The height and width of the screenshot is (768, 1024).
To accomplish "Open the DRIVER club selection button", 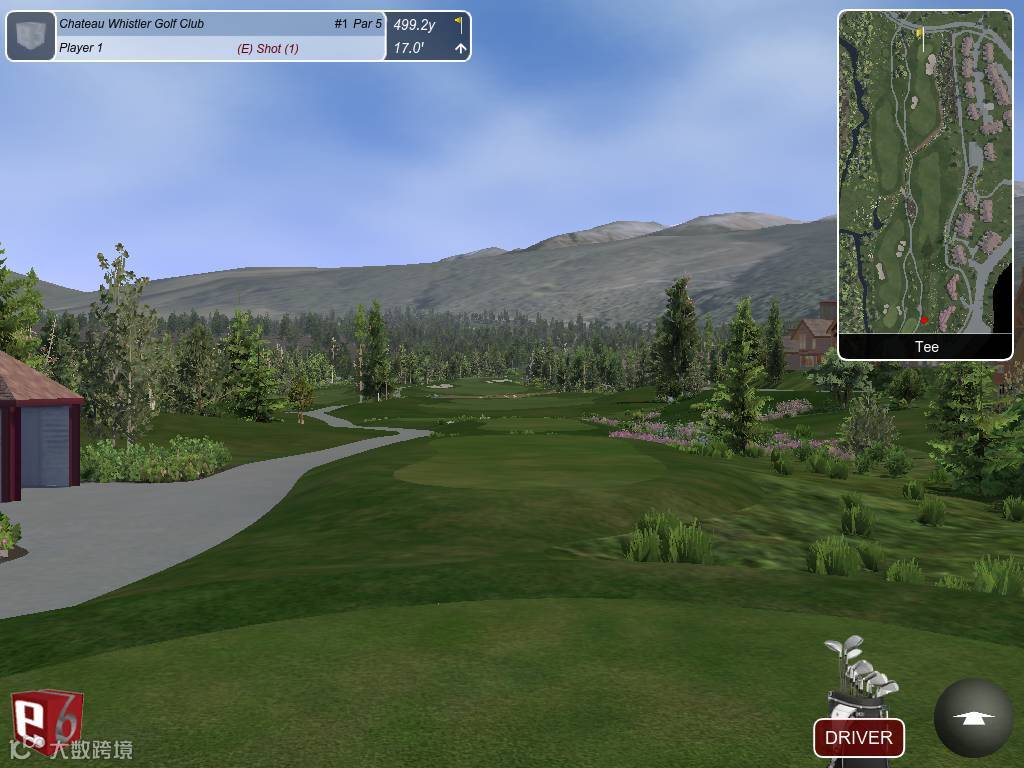I will click(x=858, y=738).
